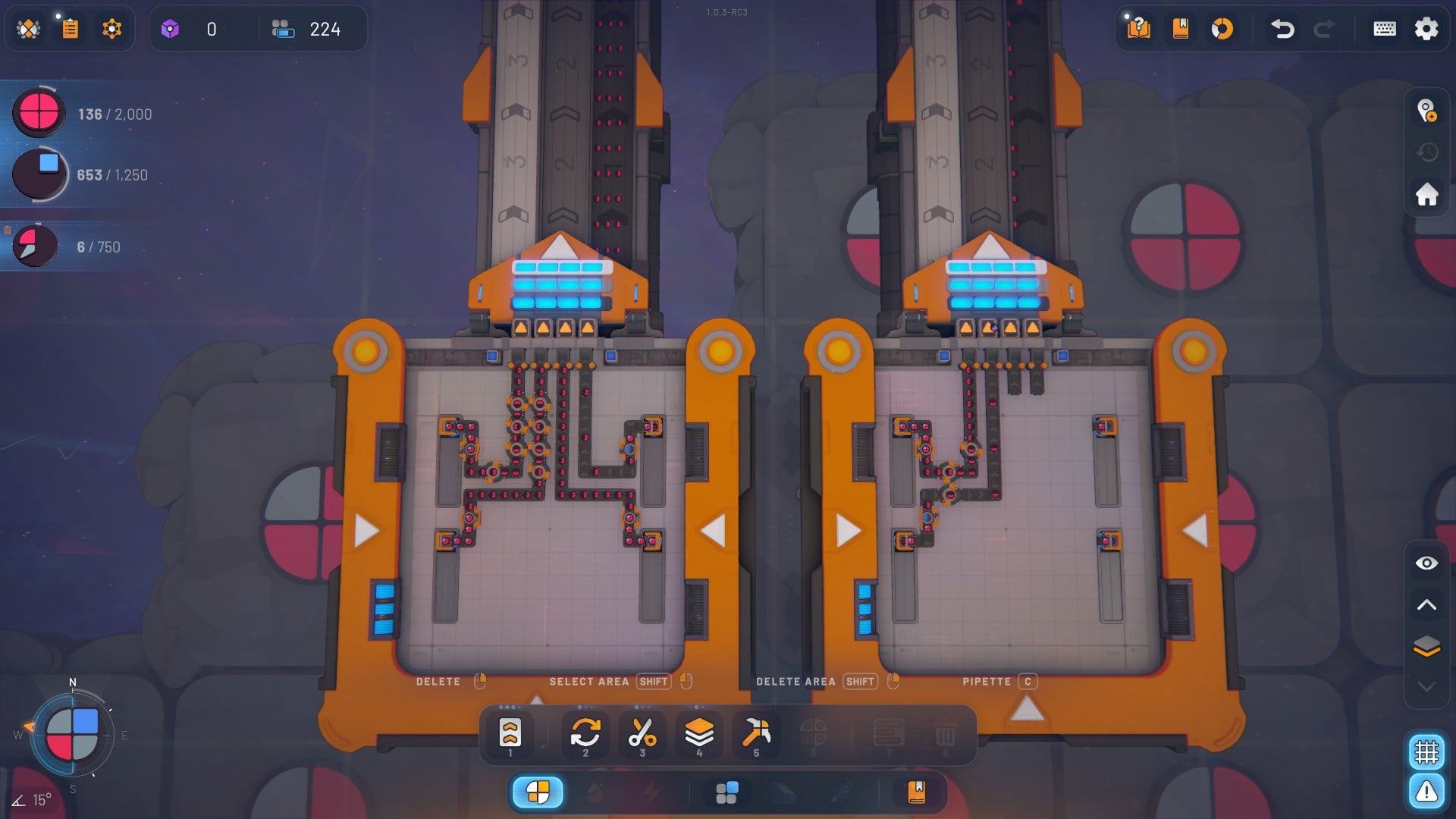The image size is (1456, 819).
Task: Switch to the blue squares building category
Action: point(726,792)
